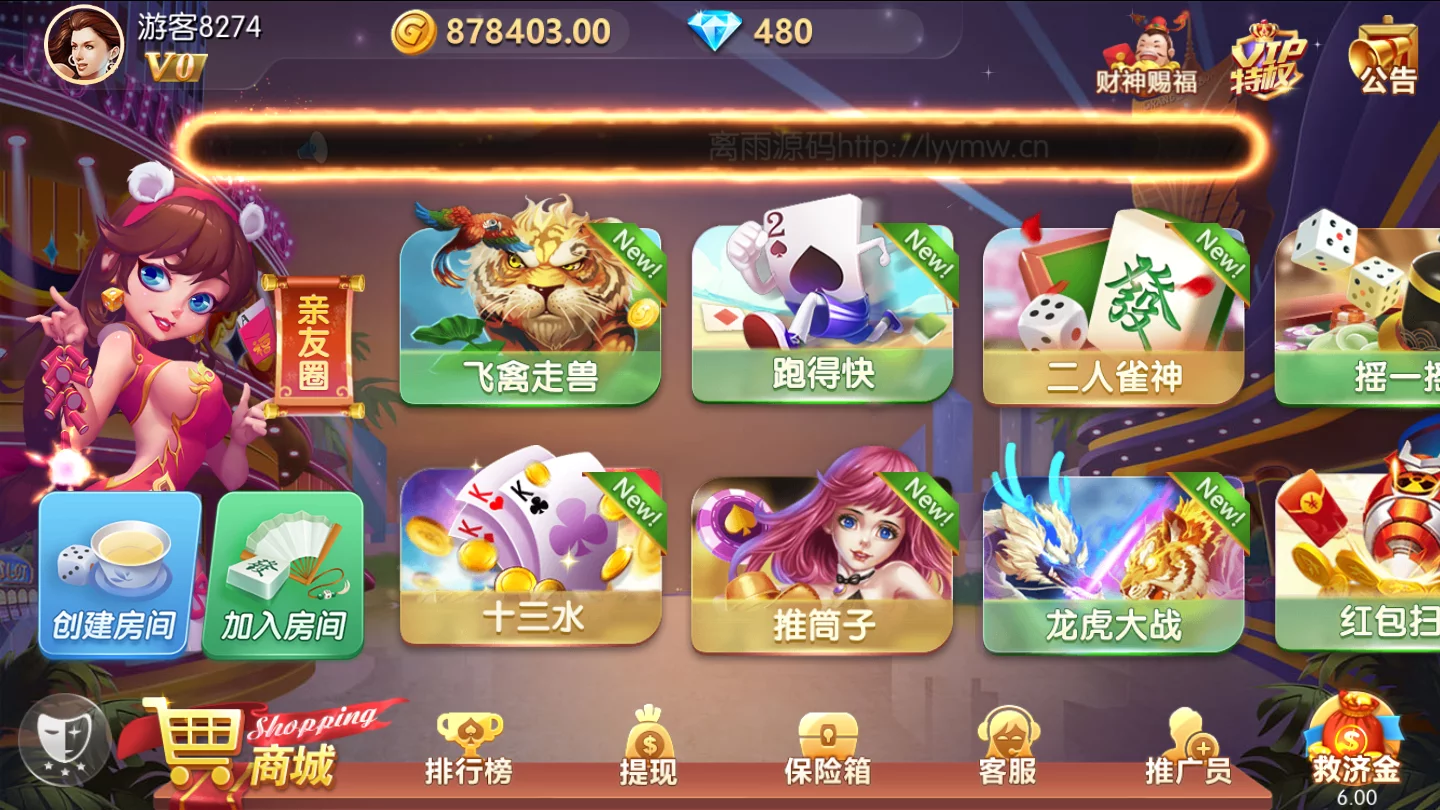Open the VIP特权 privileges panel
Image resolution: width=1440 pixels, height=810 pixels.
coord(1265,60)
